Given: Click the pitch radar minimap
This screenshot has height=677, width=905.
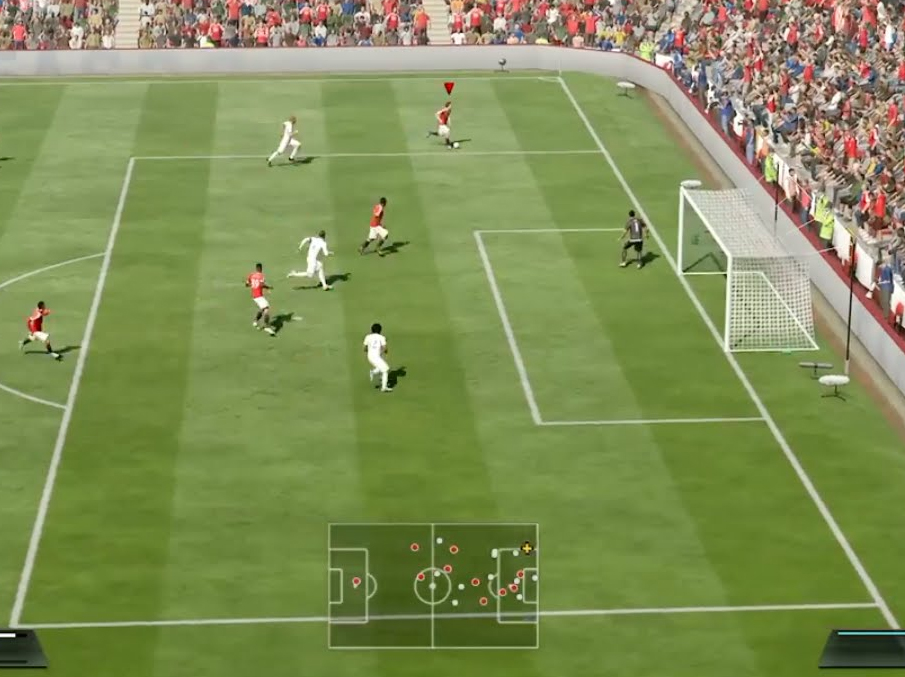Looking at the screenshot, I should point(433,586).
